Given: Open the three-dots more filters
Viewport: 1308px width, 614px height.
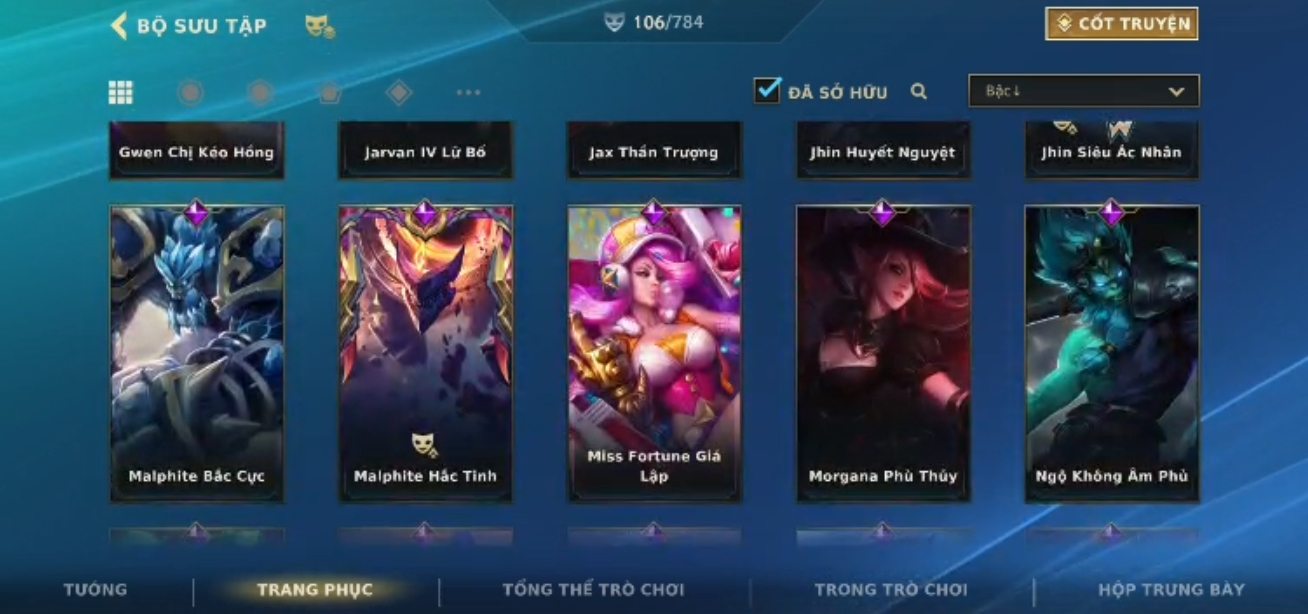Looking at the screenshot, I should click(468, 93).
